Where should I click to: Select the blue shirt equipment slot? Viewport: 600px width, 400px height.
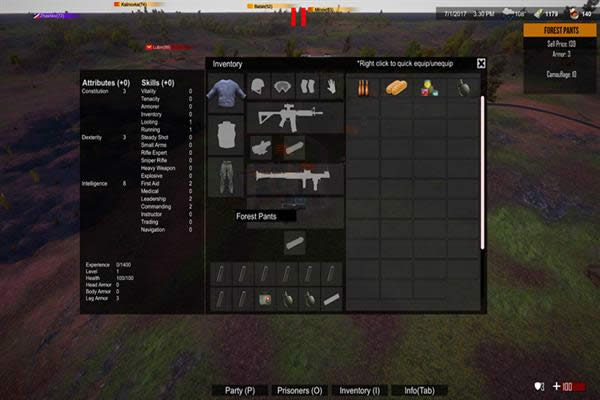225,95
